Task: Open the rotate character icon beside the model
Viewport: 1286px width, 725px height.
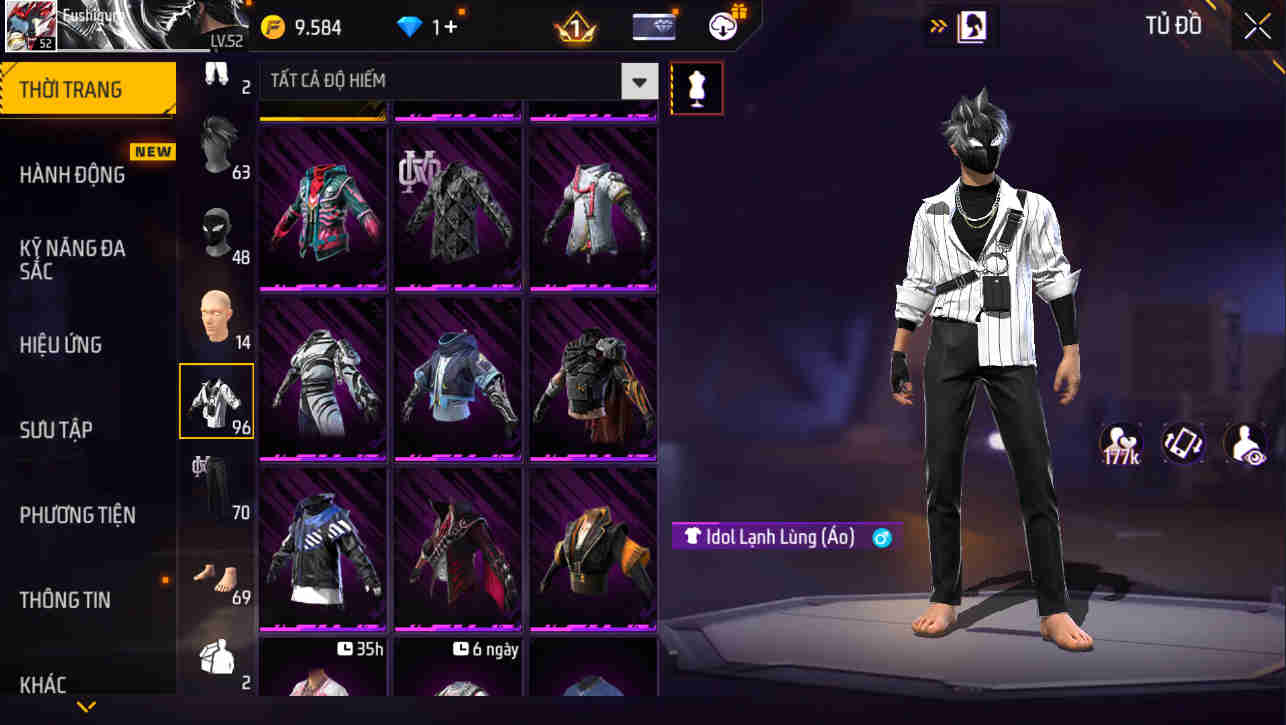Action: (x=1183, y=443)
